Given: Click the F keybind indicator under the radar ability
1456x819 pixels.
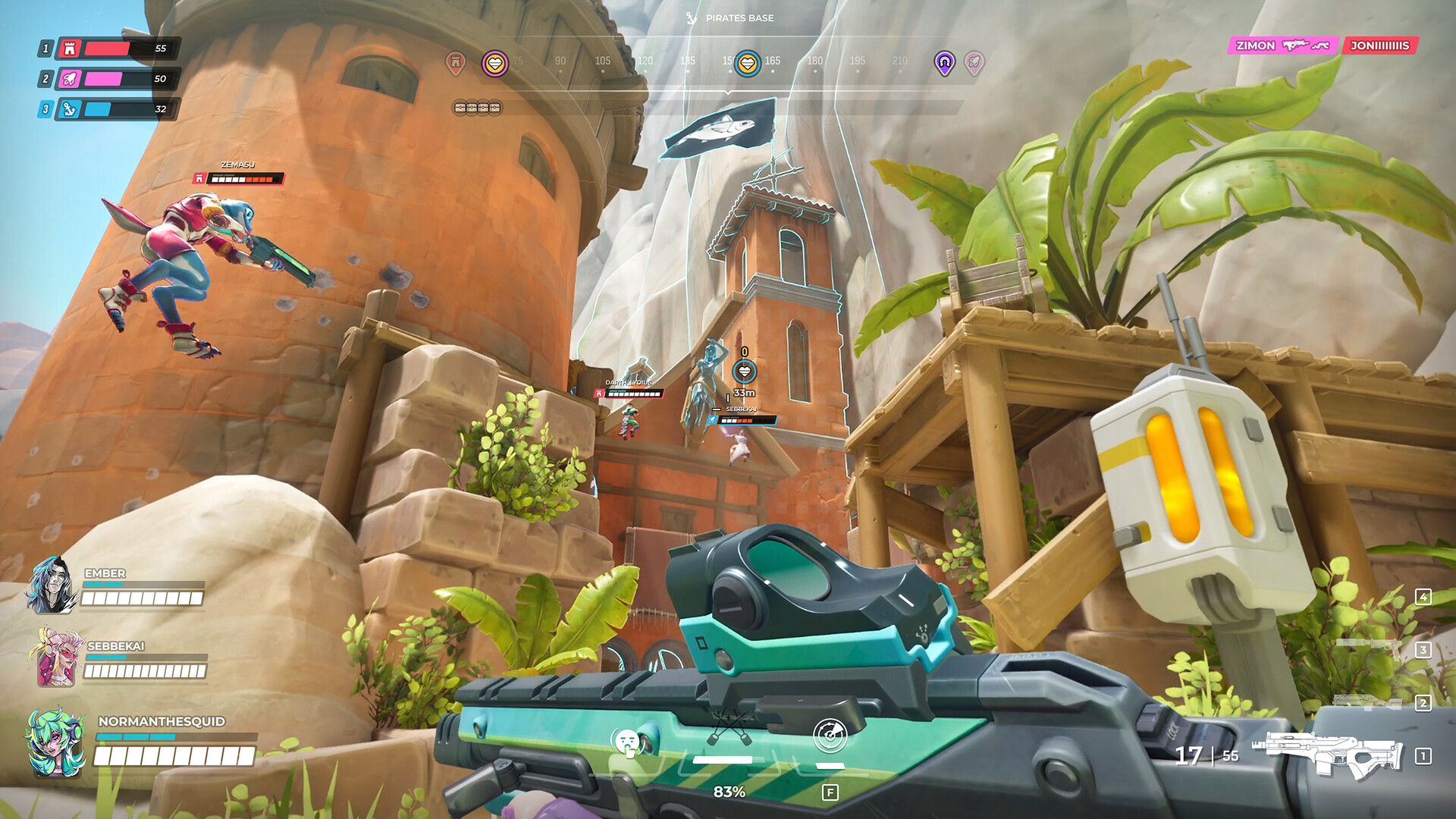Looking at the screenshot, I should 830,791.
